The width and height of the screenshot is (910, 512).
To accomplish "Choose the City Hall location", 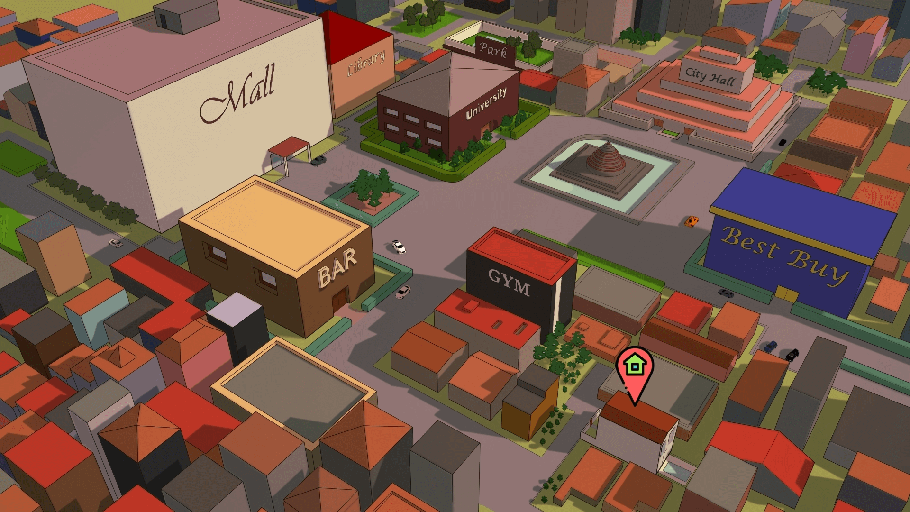I will 707,74.
